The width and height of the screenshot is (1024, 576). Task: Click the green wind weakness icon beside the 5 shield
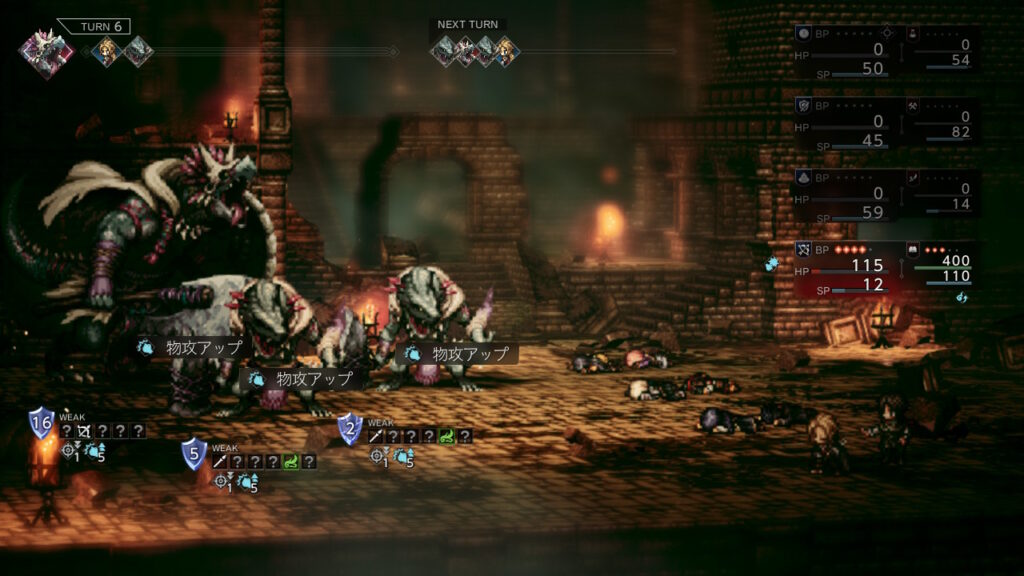[x=290, y=462]
